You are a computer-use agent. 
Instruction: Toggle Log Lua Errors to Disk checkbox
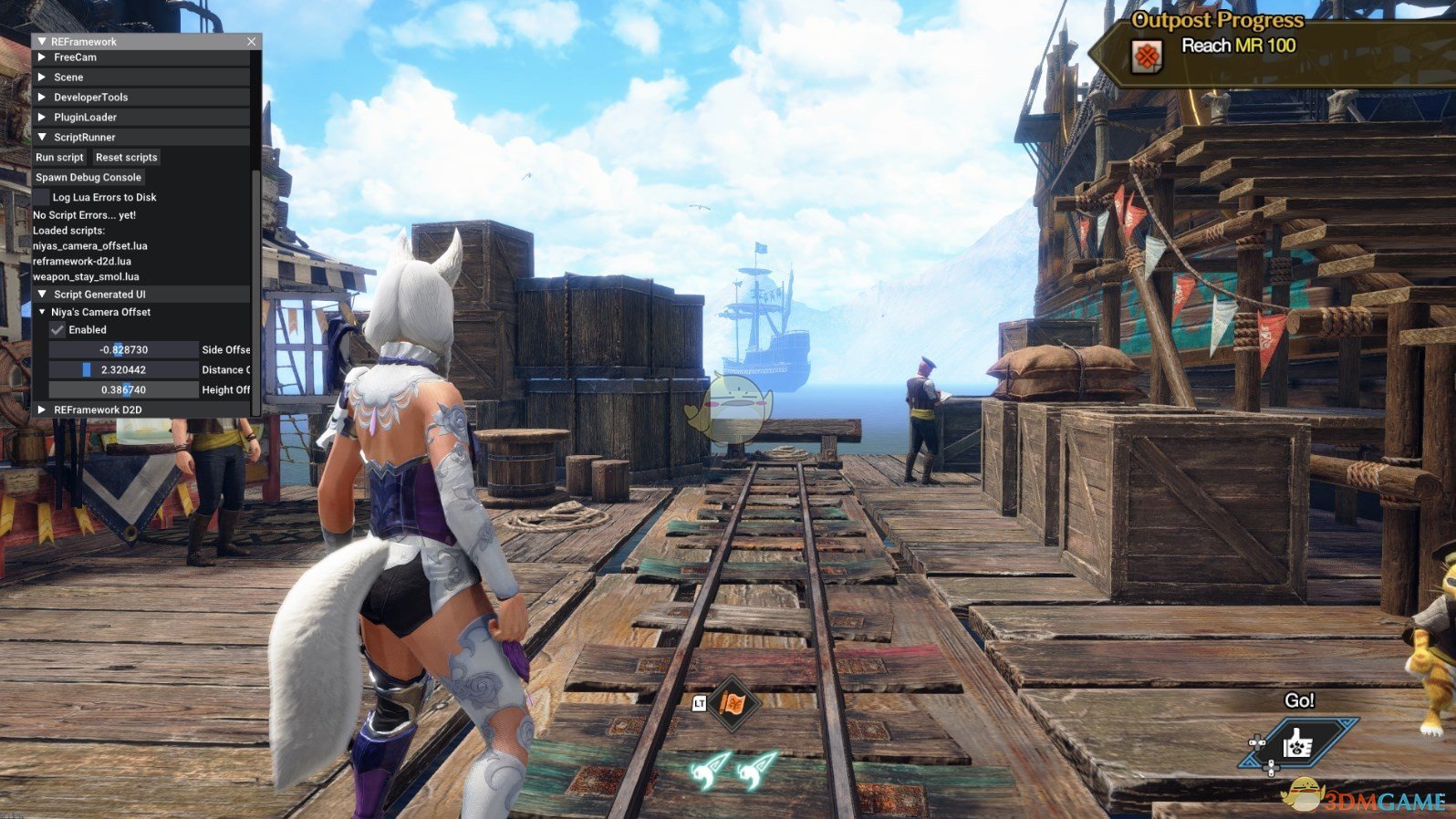click(42, 197)
